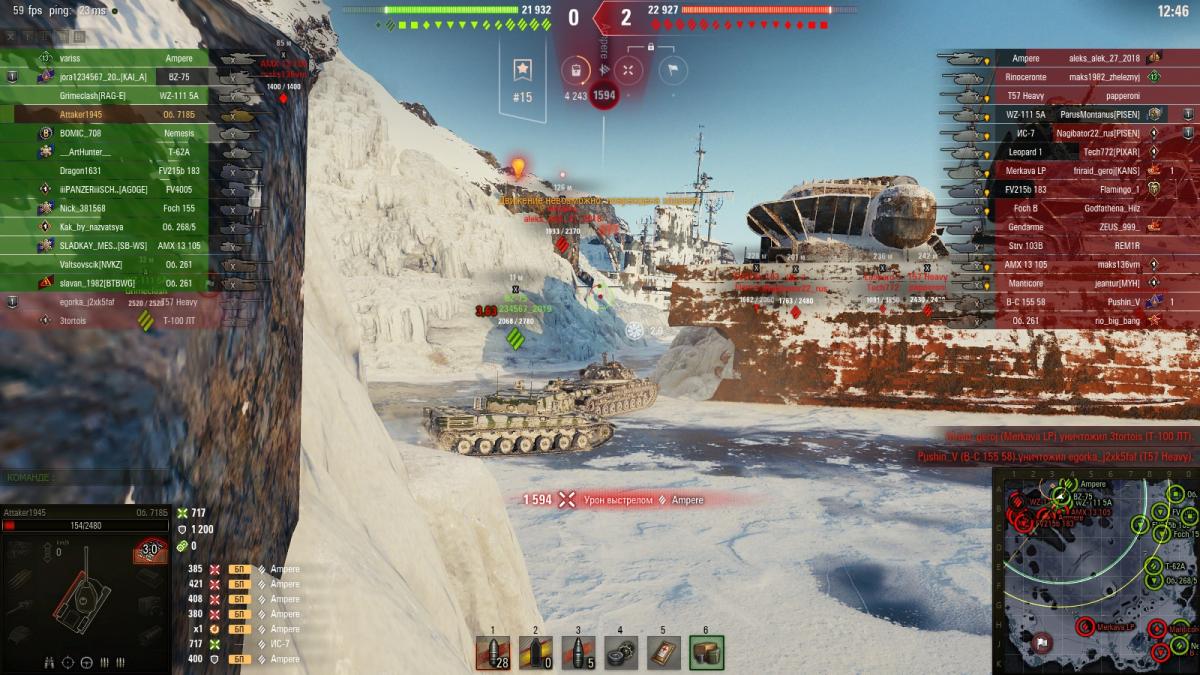Use the first aid kit in slot 5
Image resolution: width=1200 pixels, height=675 pixels.
(663, 652)
